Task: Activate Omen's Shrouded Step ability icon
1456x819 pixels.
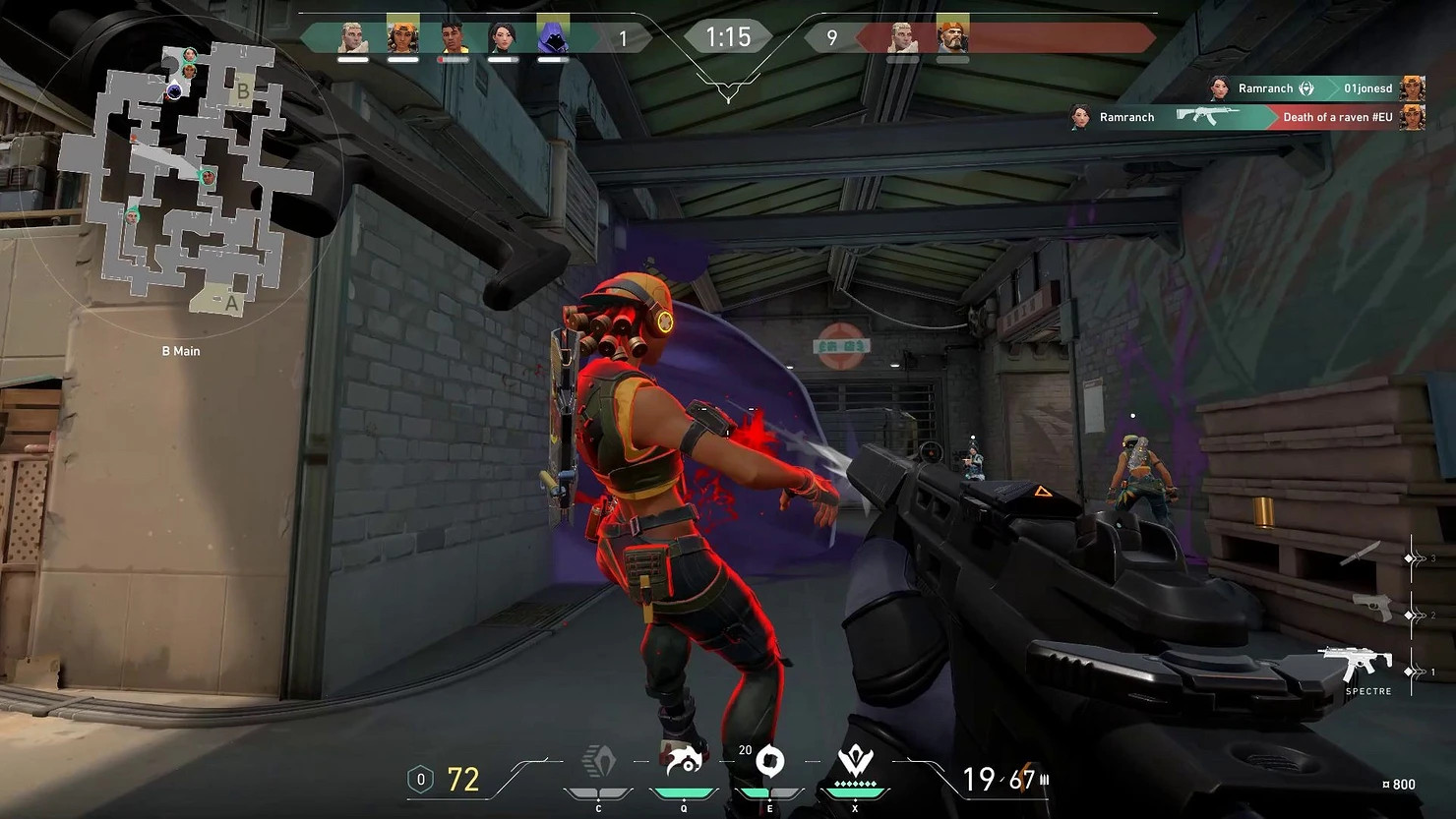Action: pos(599,764)
